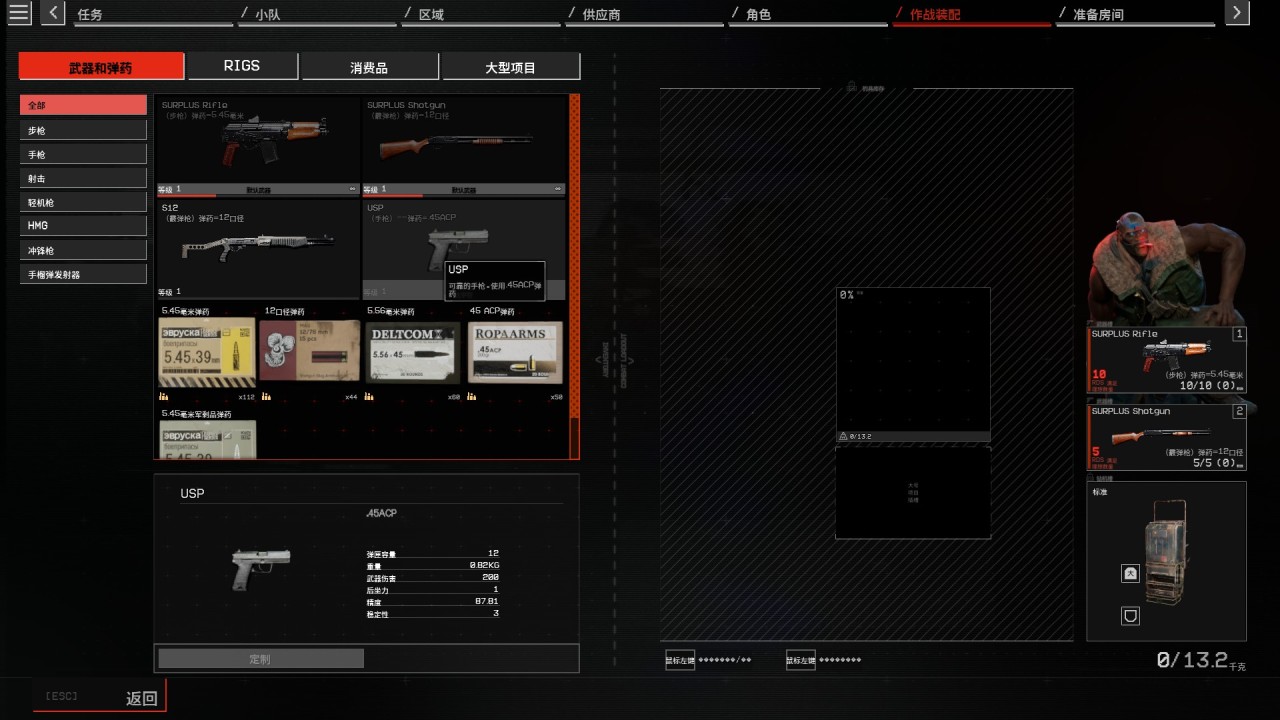1280x720 pixels.
Task: Open the 大型项目 category
Action: coord(510,67)
